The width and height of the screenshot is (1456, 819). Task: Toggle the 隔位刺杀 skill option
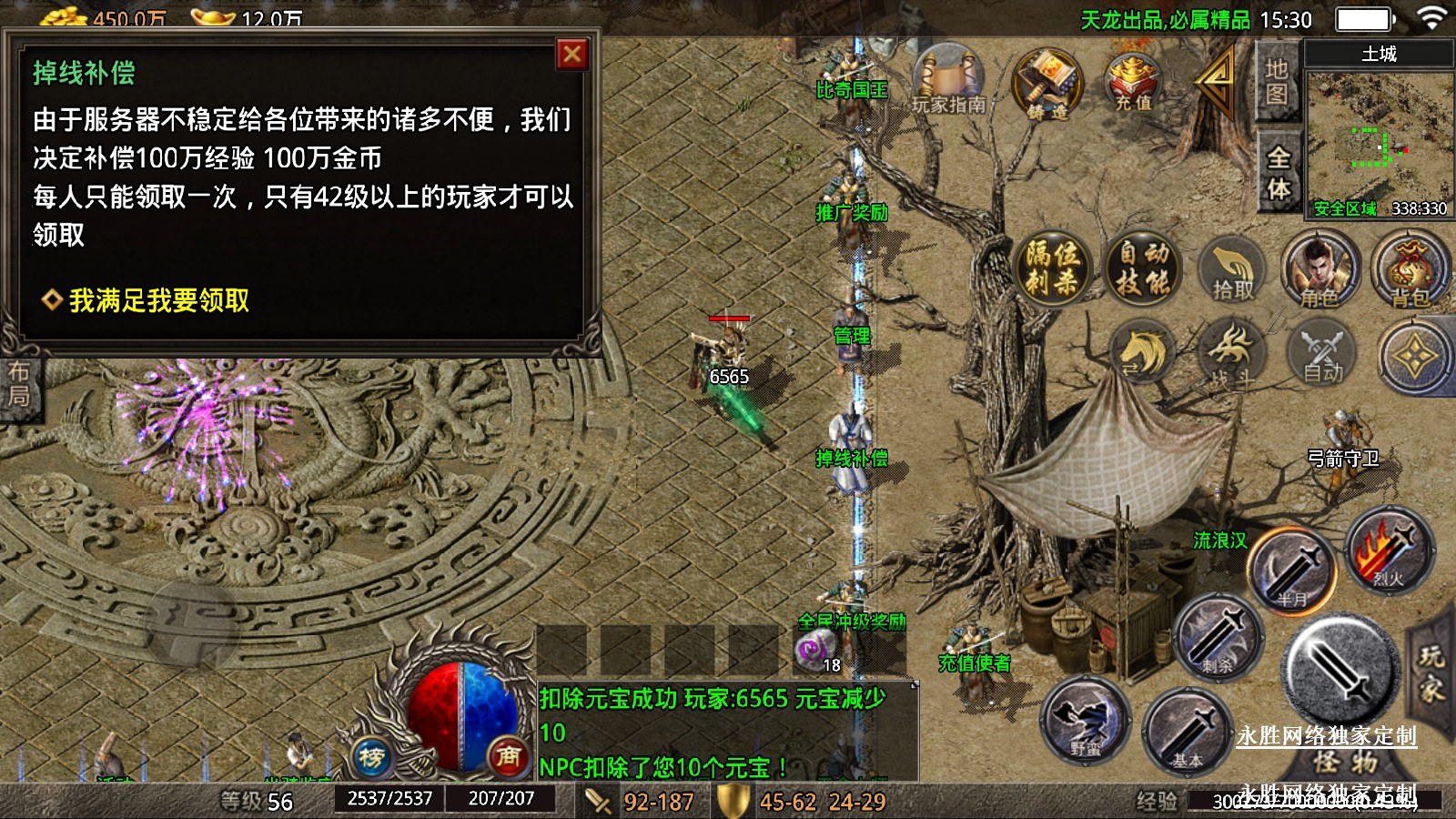click(1052, 268)
